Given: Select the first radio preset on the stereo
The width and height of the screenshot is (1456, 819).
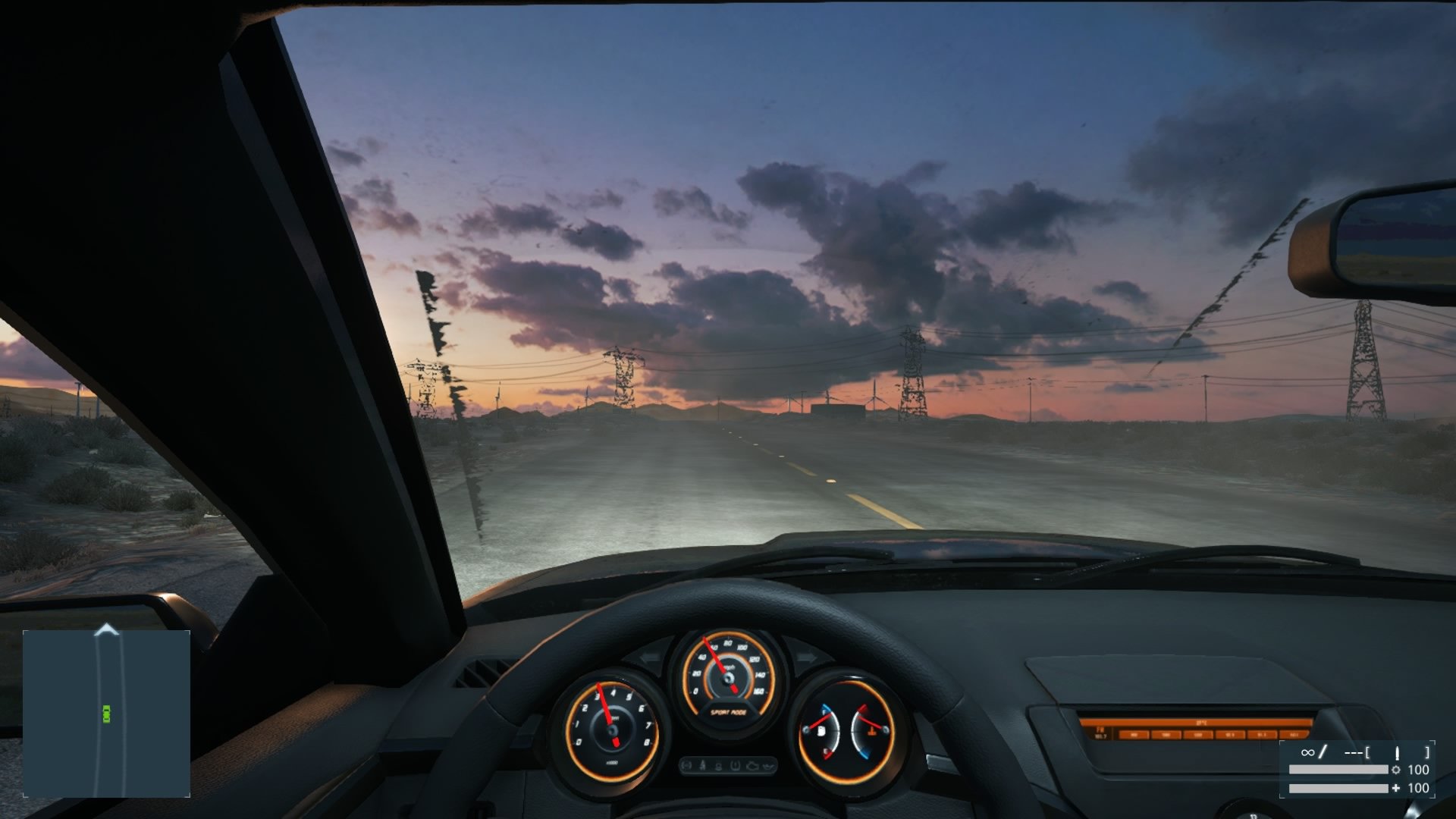Looking at the screenshot, I should click(1134, 734).
